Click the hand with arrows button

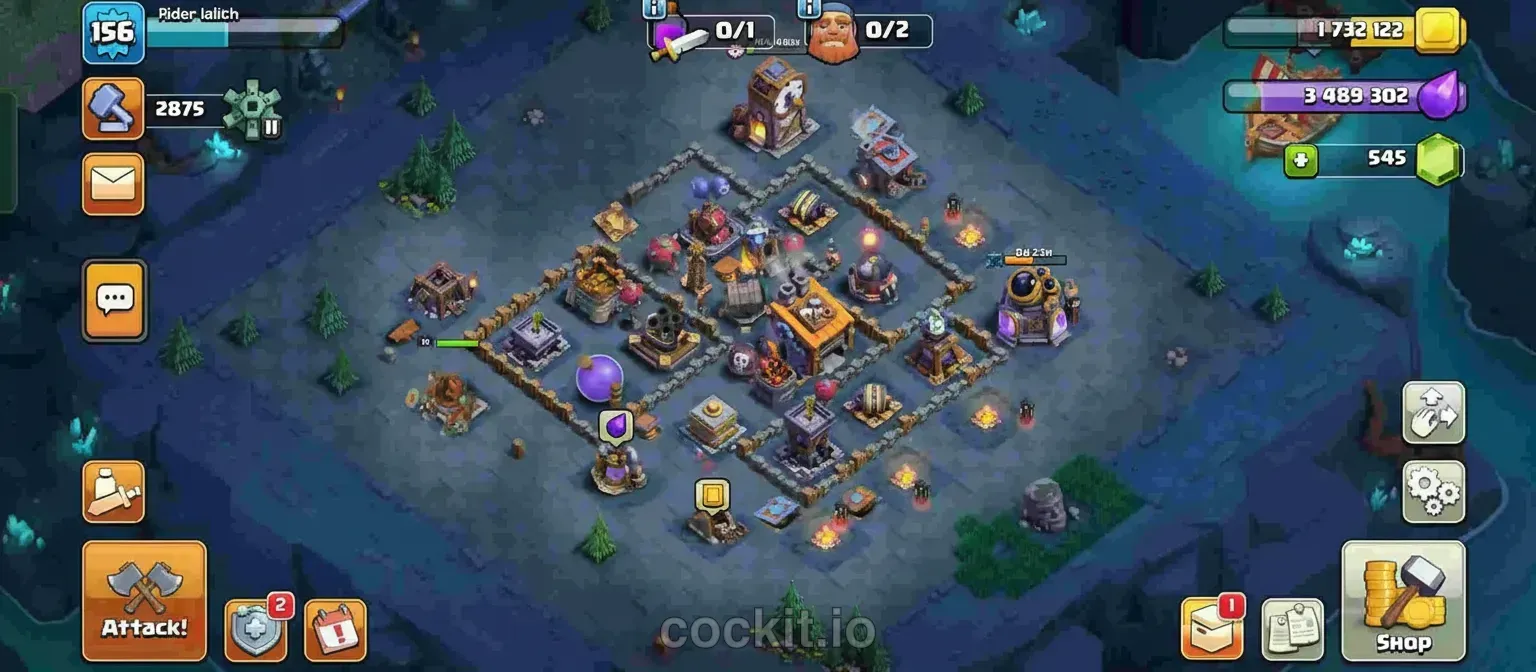click(x=1433, y=412)
